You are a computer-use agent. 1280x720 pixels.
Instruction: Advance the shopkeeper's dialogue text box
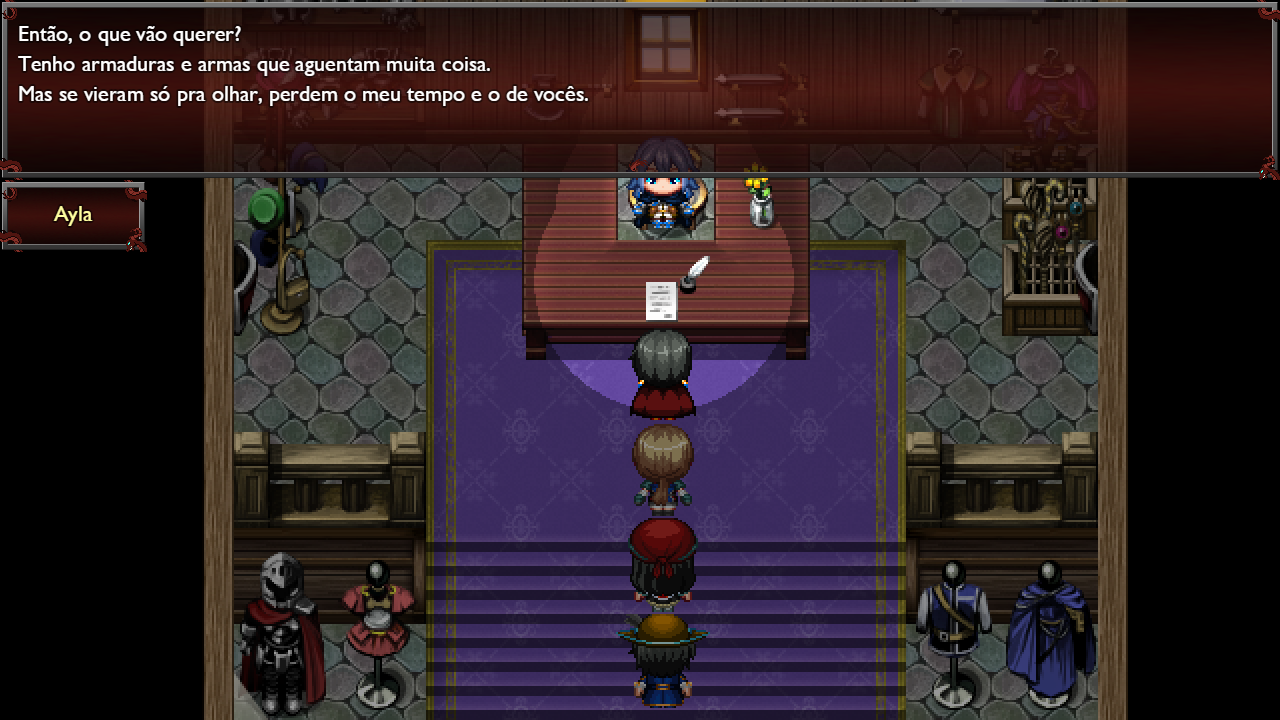[640, 90]
